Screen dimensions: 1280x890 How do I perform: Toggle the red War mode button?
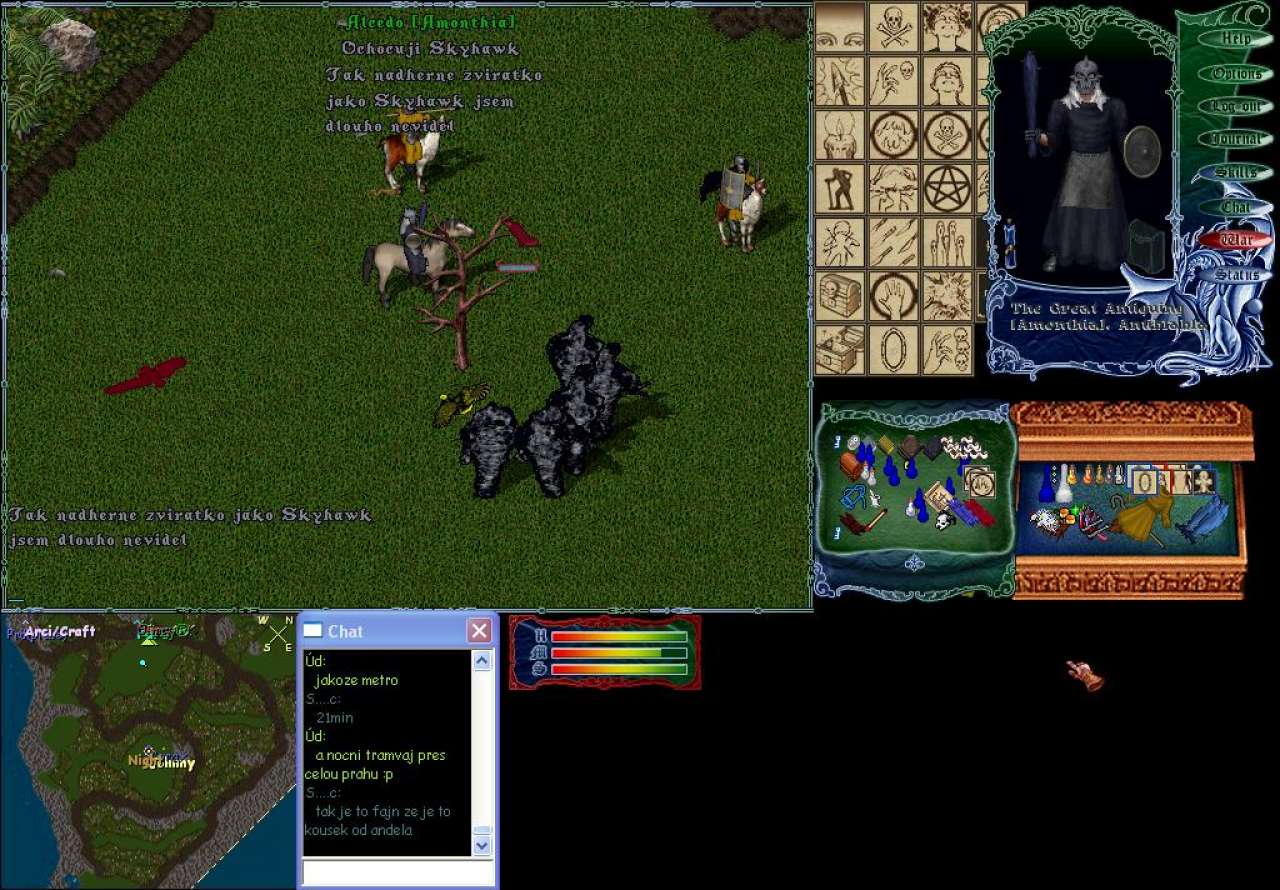click(1236, 240)
